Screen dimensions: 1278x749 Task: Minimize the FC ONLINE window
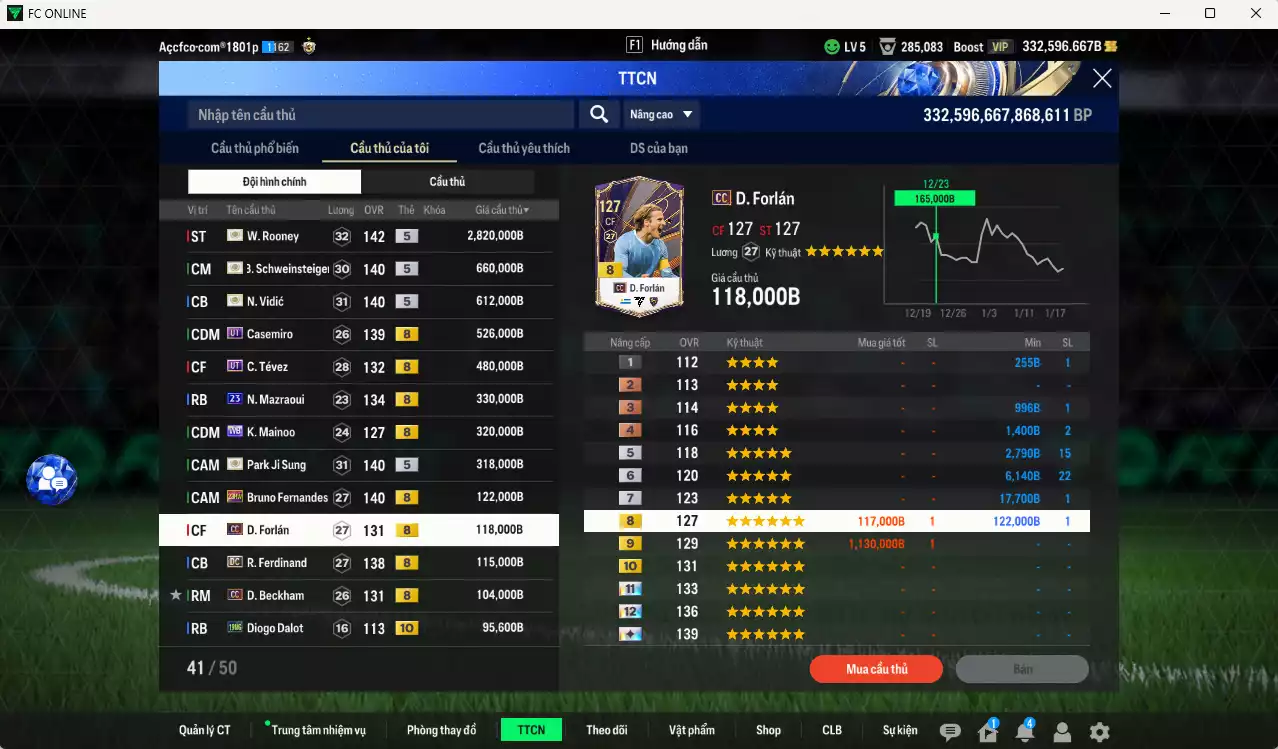point(1165,13)
